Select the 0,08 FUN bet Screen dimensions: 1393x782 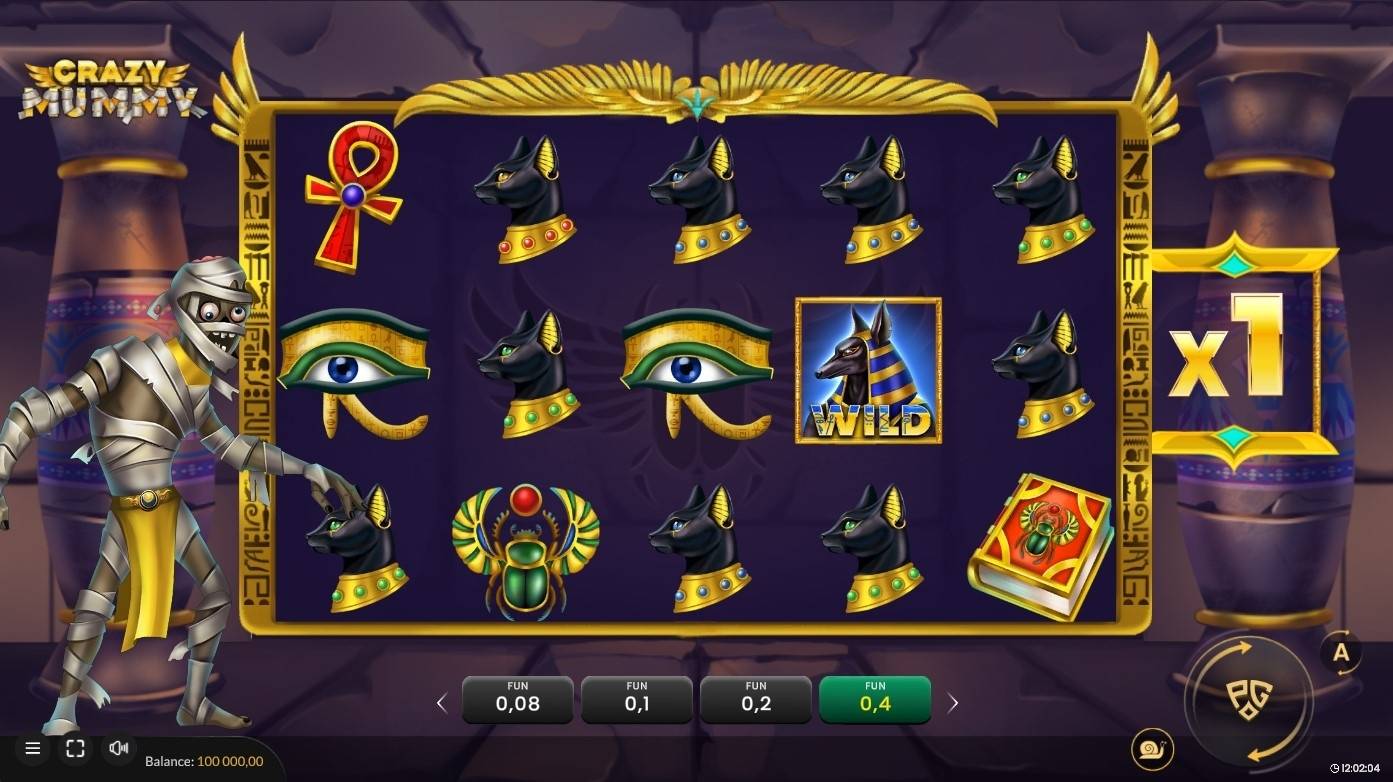point(517,699)
